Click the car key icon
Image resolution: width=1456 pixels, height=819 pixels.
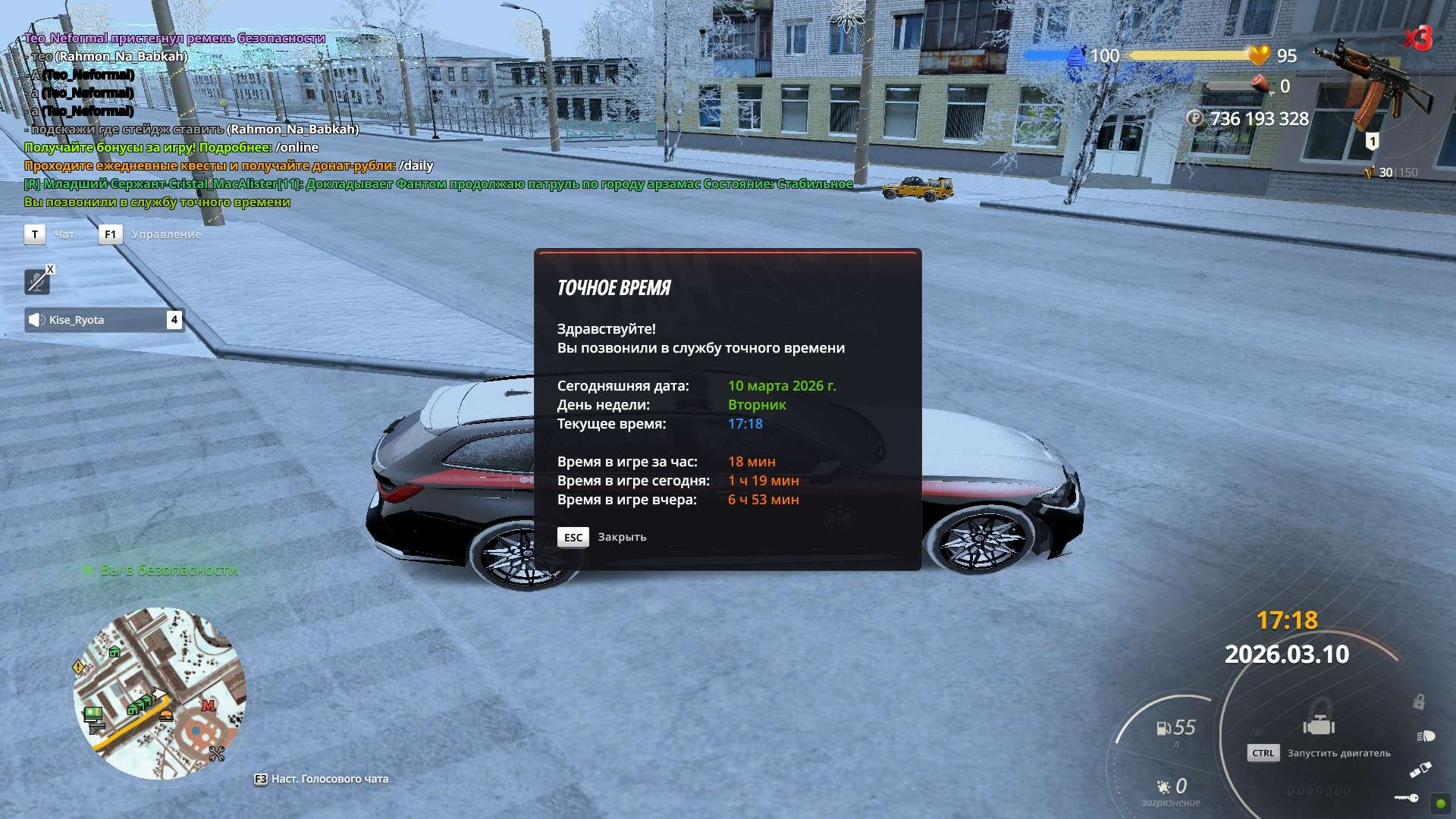pos(1407,798)
